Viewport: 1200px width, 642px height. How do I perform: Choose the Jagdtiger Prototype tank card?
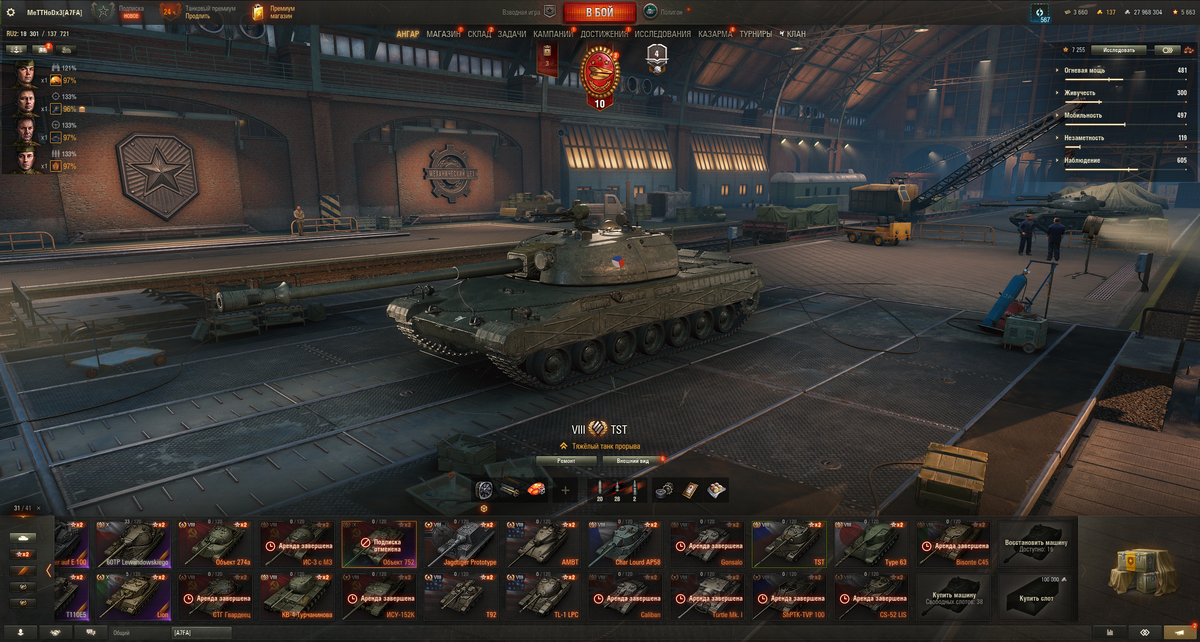[461, 544]
